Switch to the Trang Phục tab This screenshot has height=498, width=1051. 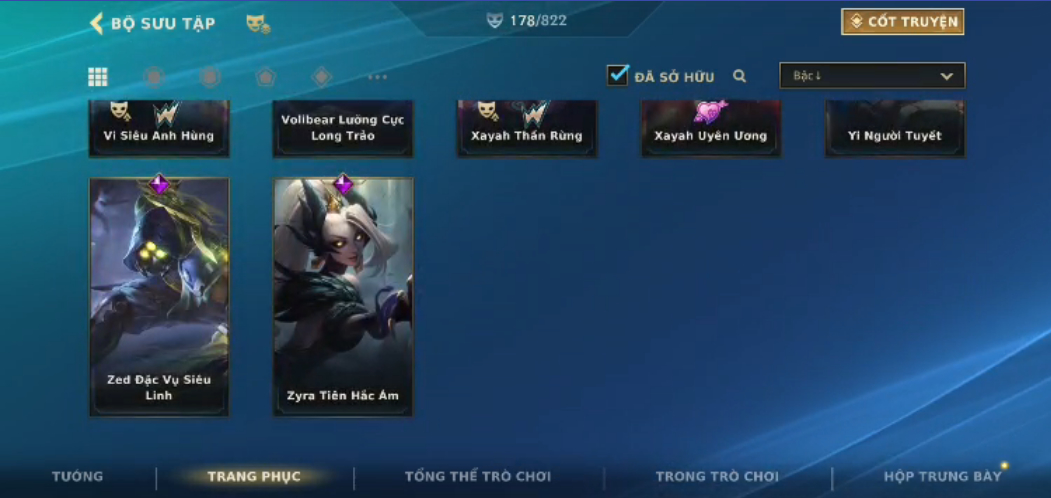click(x=254, y=476)
